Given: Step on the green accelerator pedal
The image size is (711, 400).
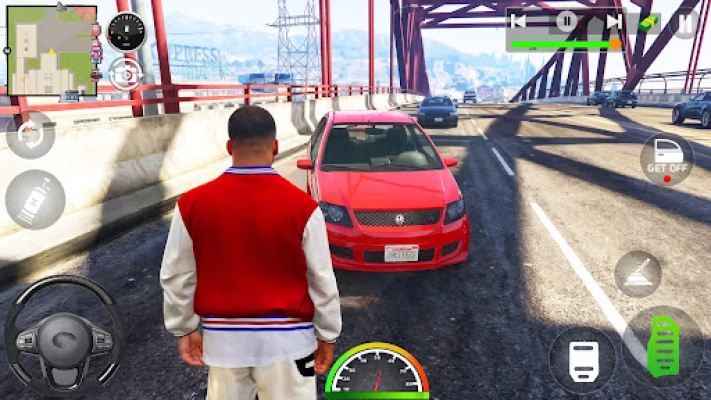Looking at the screenshot, I should 663,347.
